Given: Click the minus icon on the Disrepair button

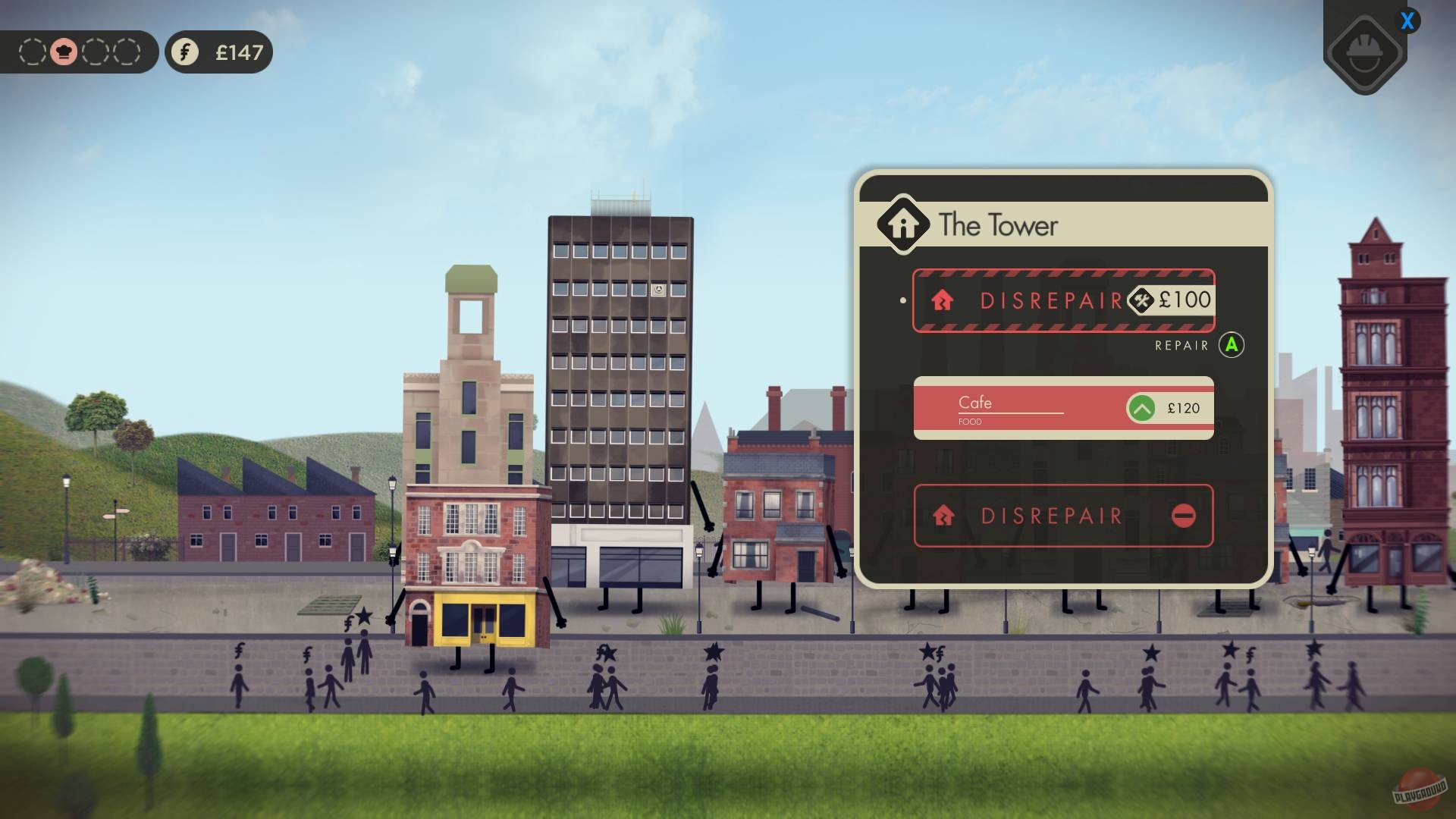Looking at the screenshot, I should coord(1185,516).
